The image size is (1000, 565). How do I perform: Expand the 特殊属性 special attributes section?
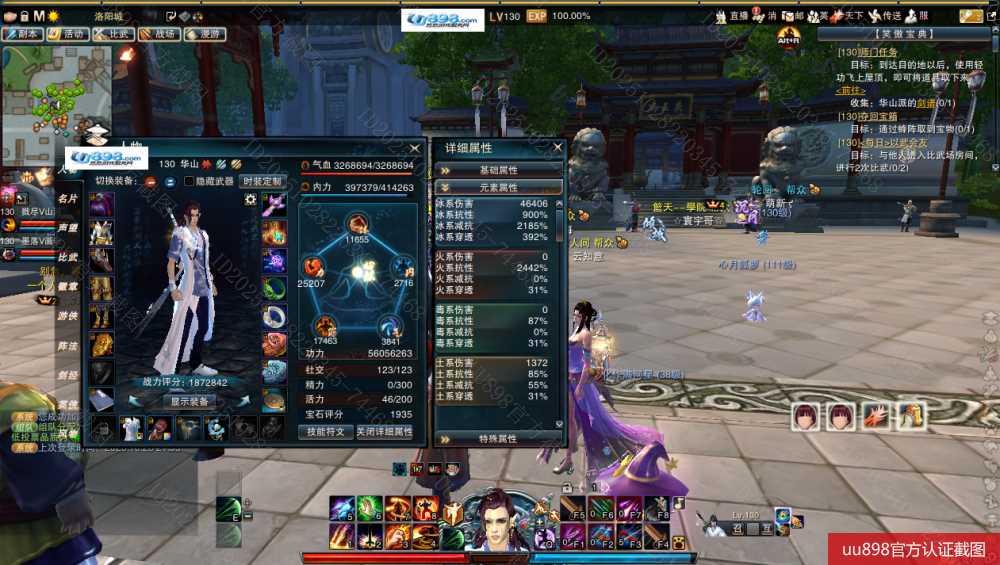pyautogui.click(x=499, y=438)
